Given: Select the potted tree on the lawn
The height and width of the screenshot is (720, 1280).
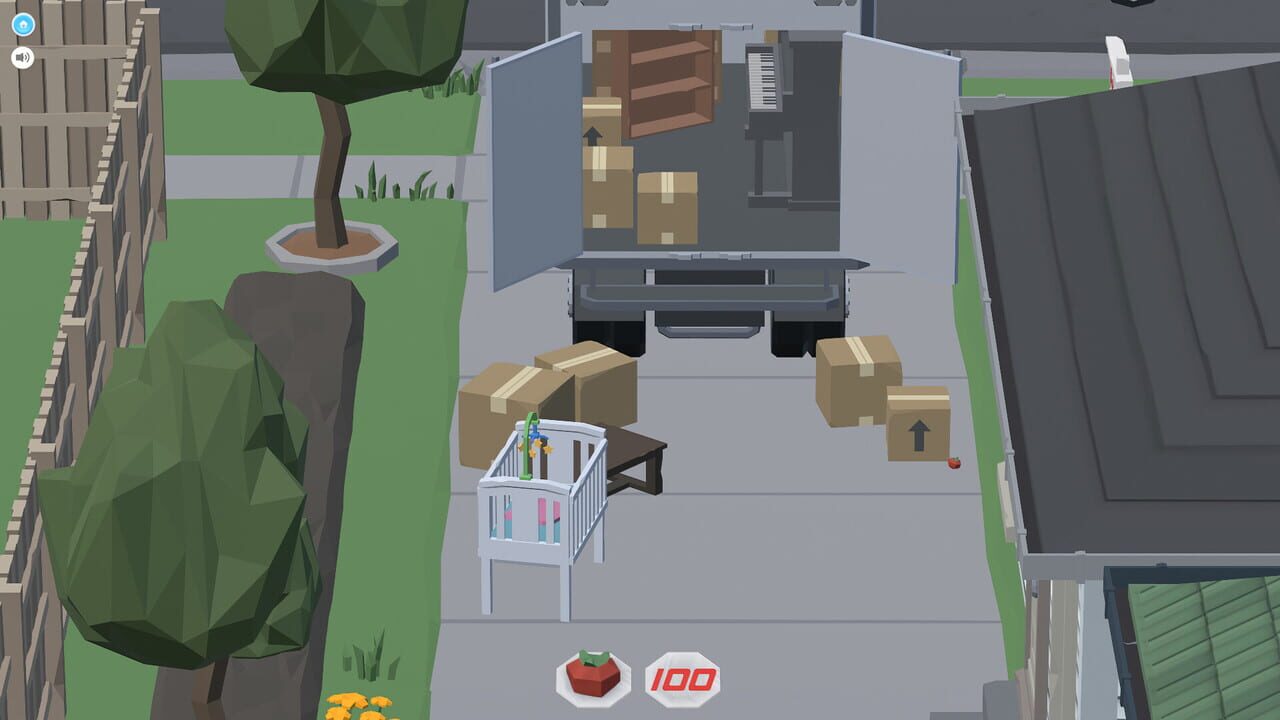Looking at the screenshot, I should [x=330, y=150].
